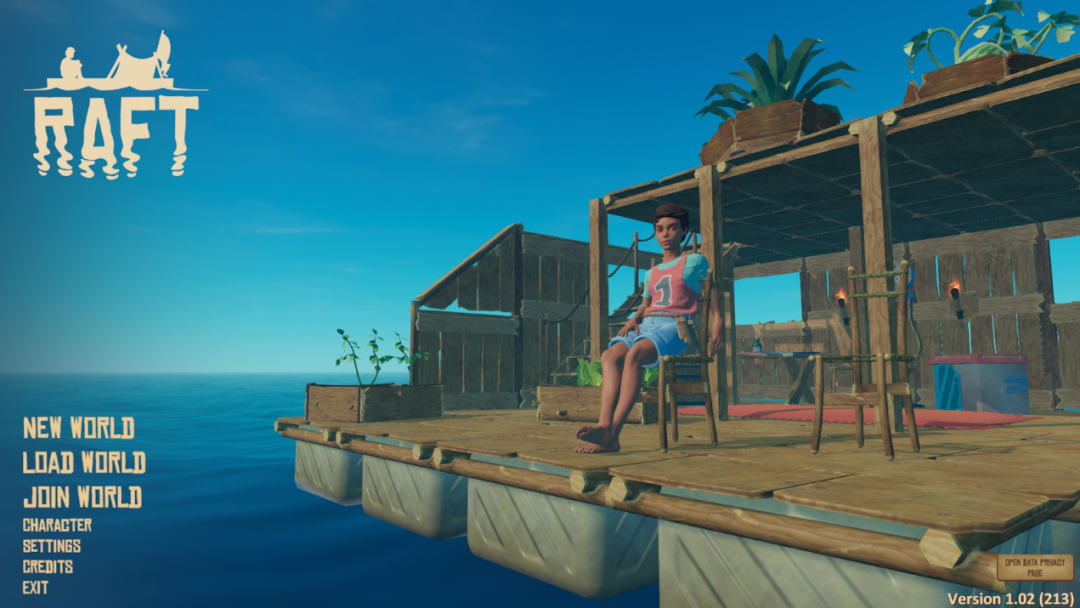Start a New World

click(79, 428)
